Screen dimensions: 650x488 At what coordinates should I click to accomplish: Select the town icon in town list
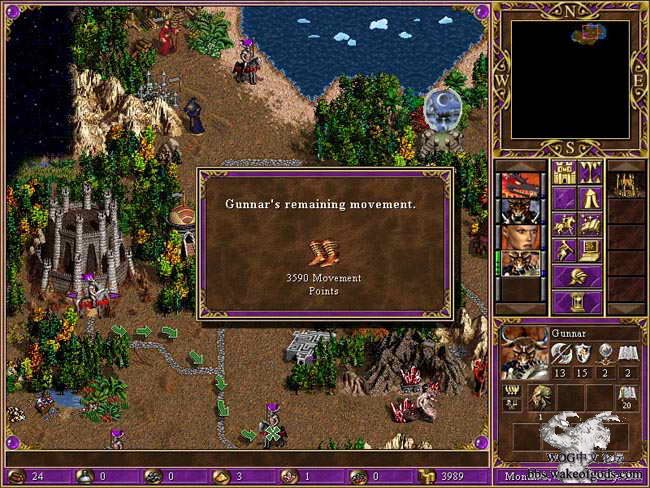point(625,184)
